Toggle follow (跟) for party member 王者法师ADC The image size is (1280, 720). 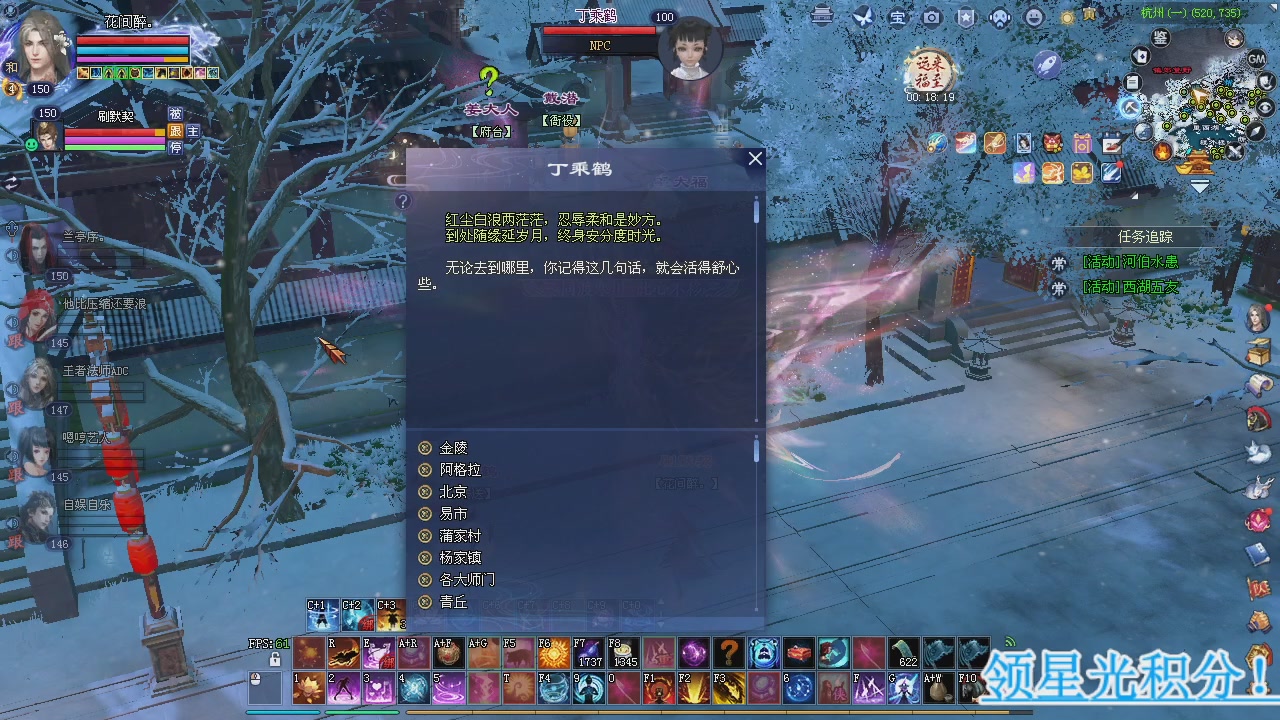(x=15, y=407)
